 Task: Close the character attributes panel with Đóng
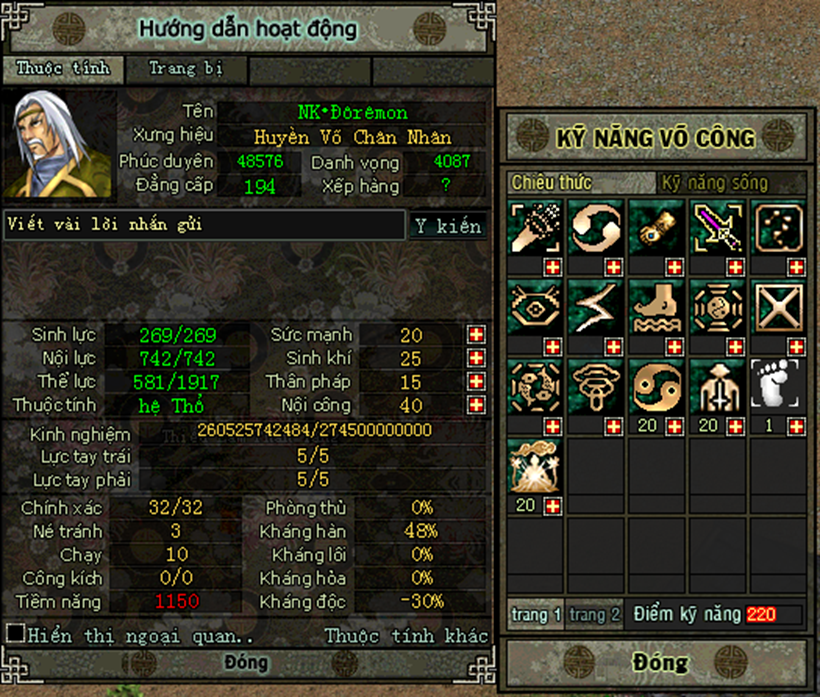(246, 662)
